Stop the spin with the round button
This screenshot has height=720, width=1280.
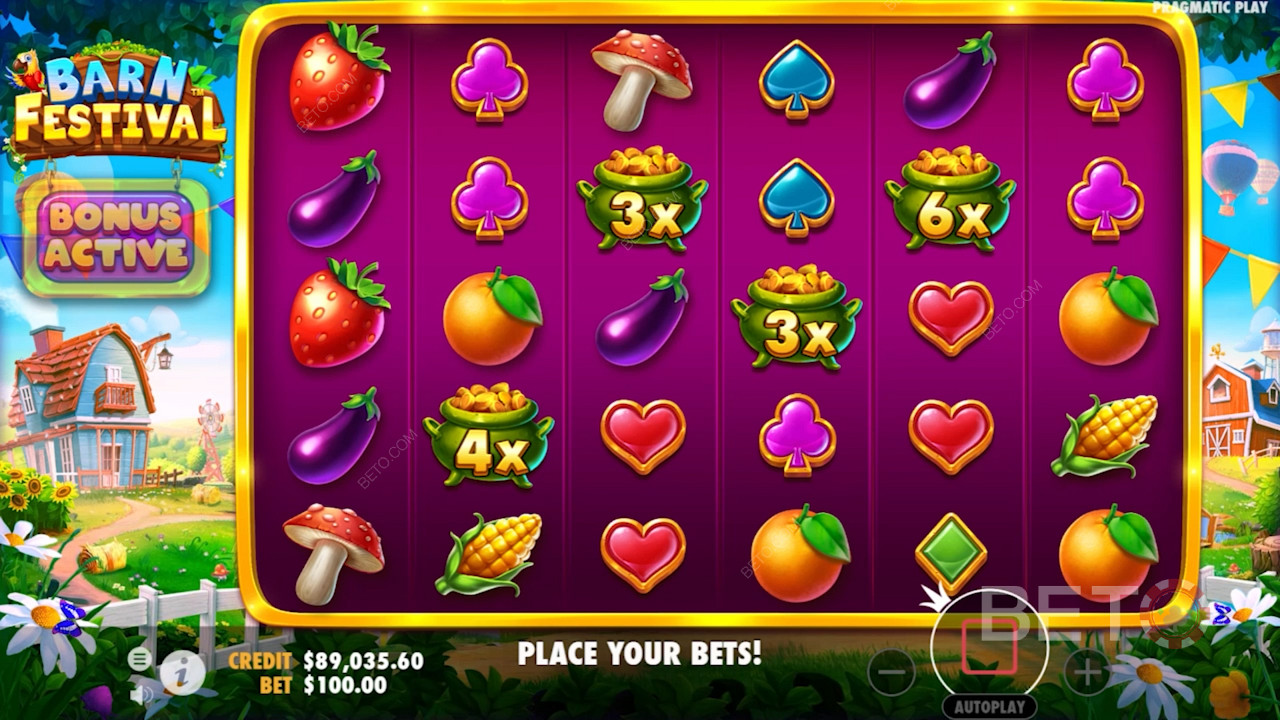(x=989, y=648)
